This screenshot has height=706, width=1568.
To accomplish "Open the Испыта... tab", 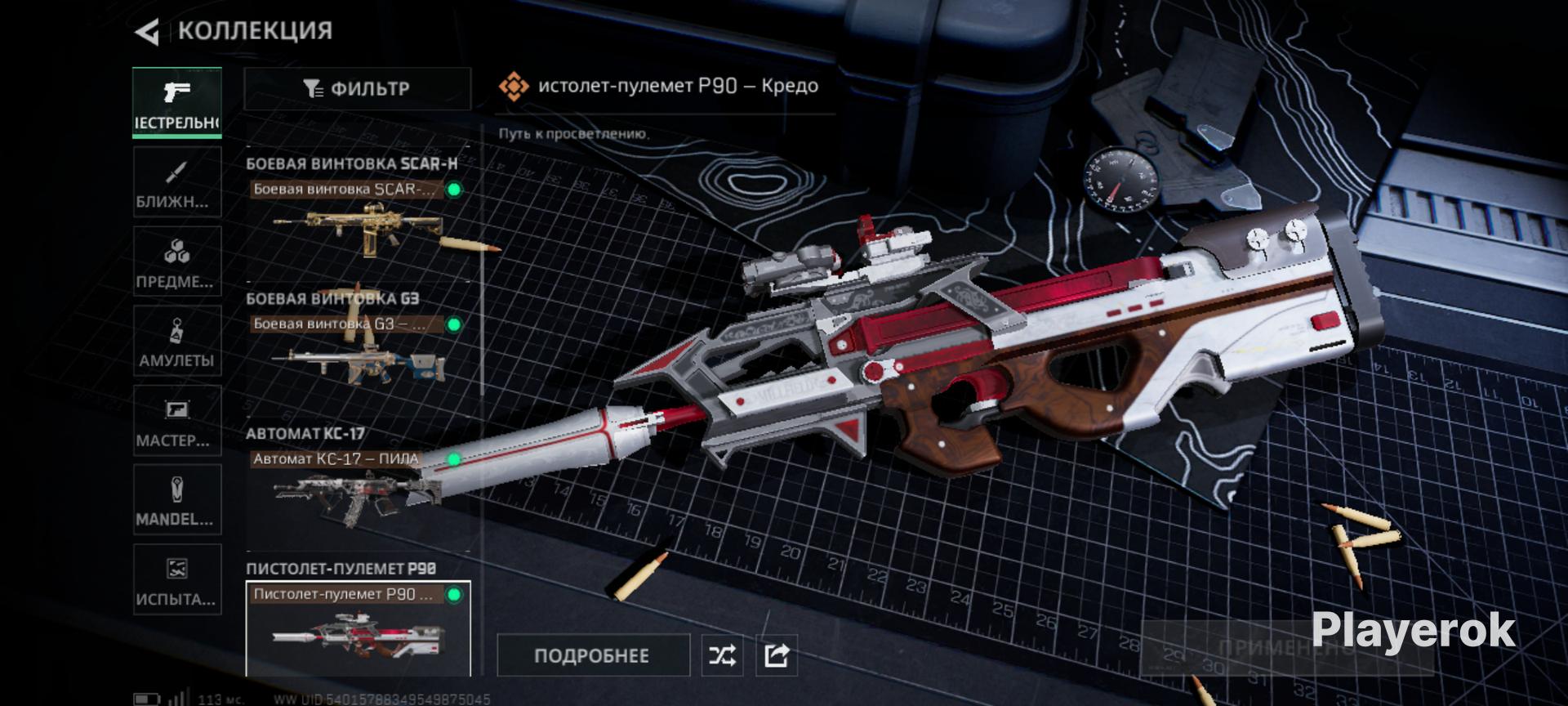I will (176, 579).
